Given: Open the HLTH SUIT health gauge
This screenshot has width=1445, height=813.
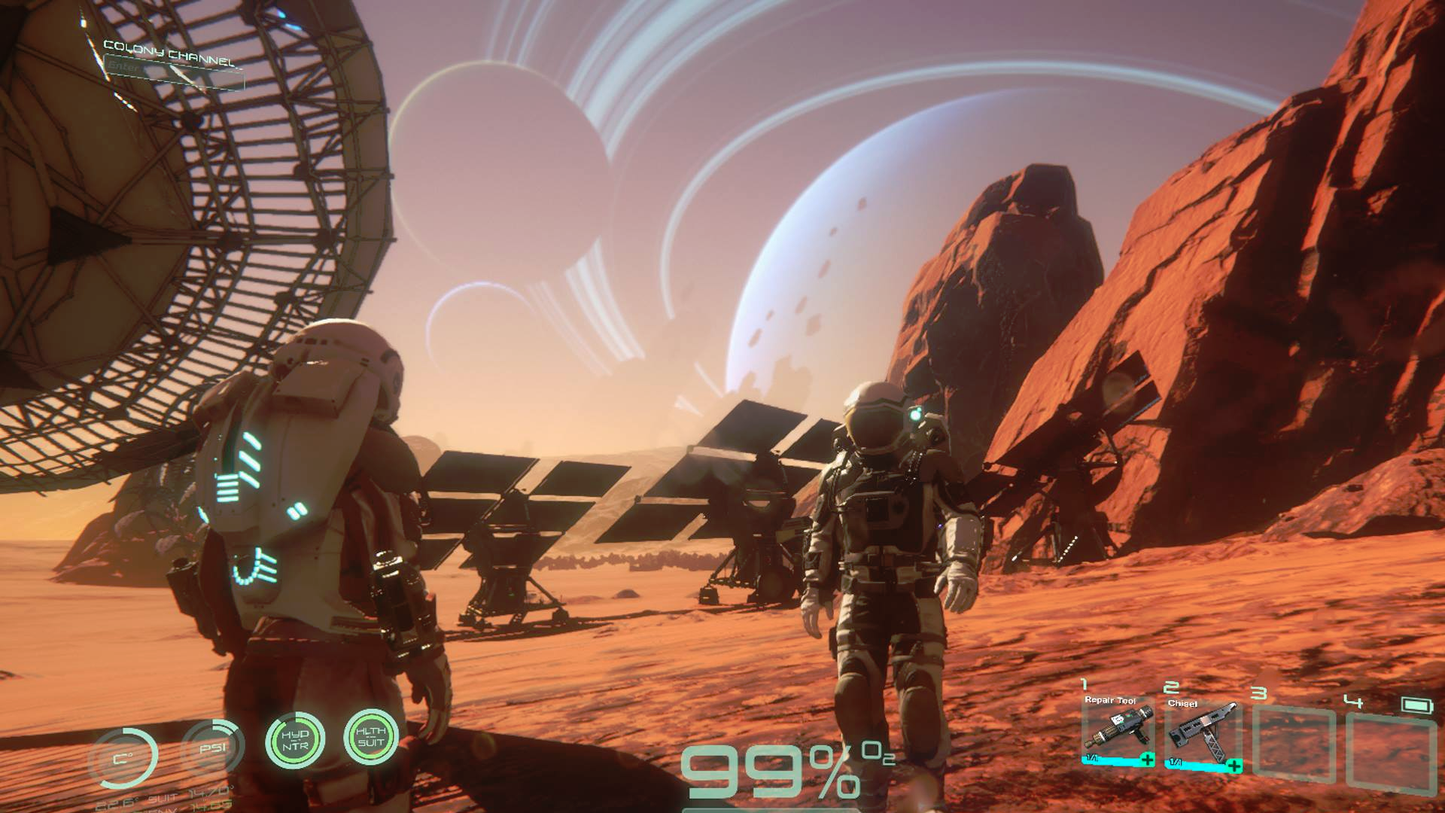Looking at the screenshot, I should tap(371, 736).
